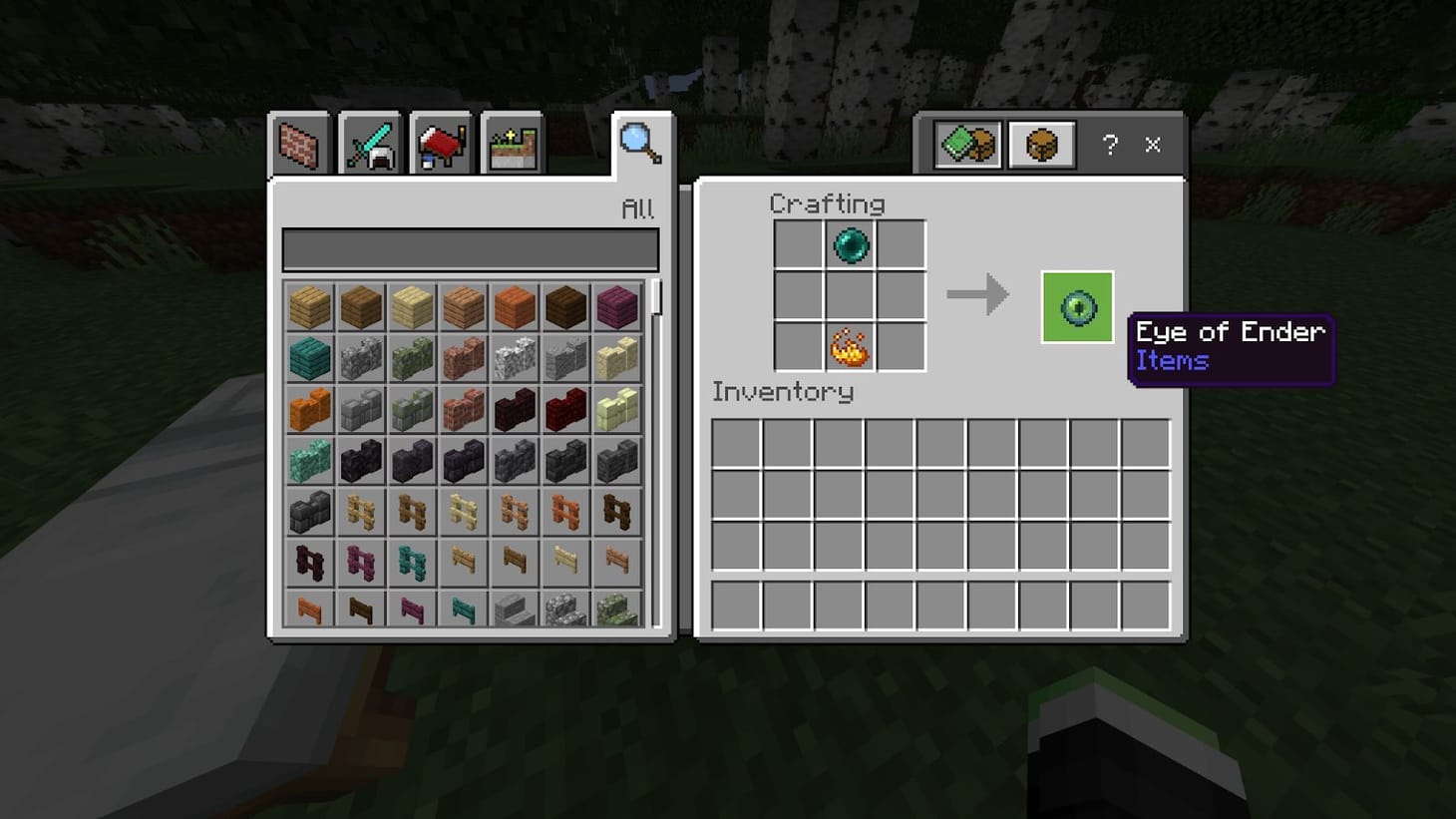Open the Items tab with the red bed icon
The height and width of the screenshot is (819, 1456).
click(x=441, y=144)
